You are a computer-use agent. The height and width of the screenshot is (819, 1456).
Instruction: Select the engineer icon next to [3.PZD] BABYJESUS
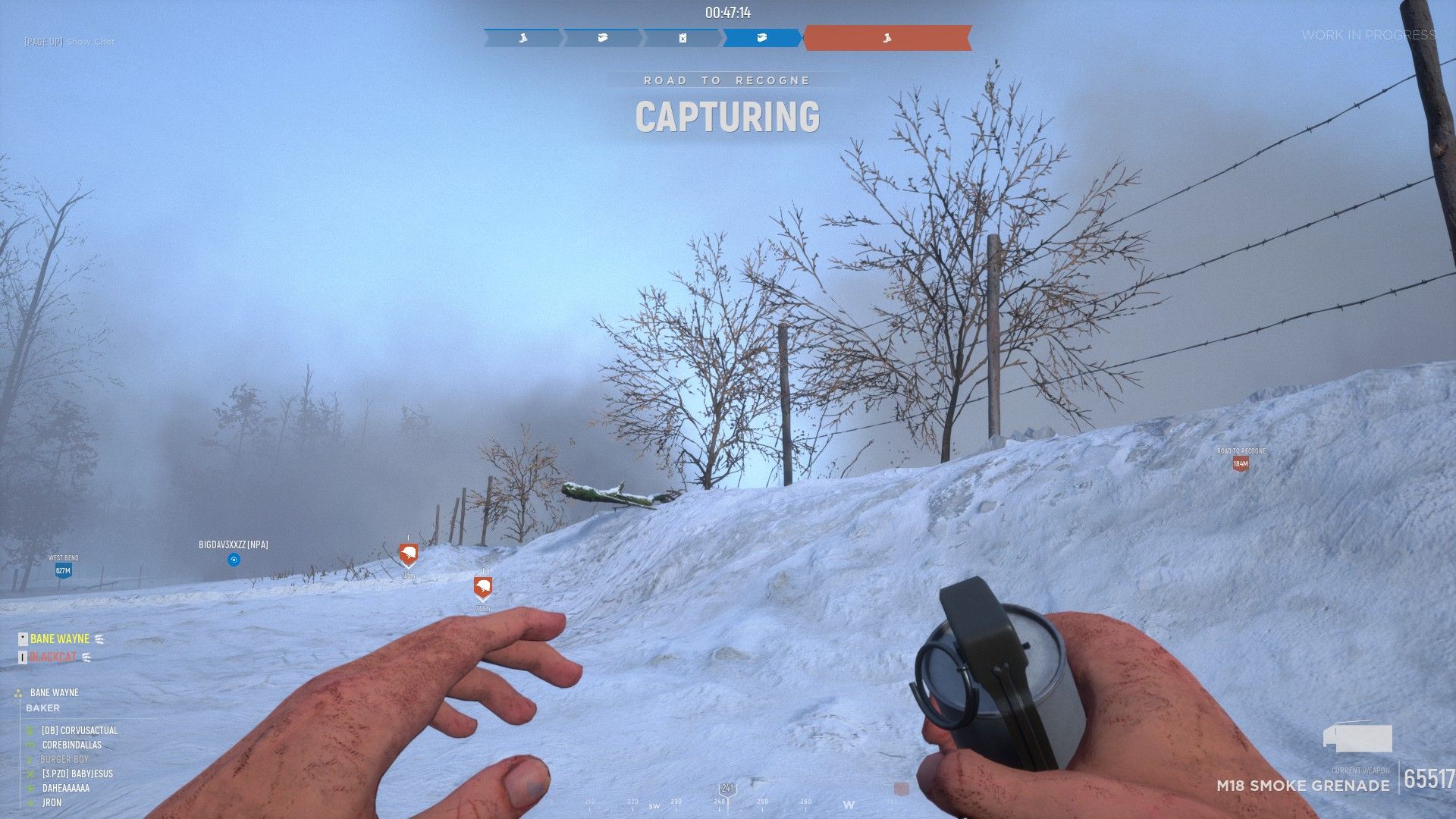coord(29,773)
